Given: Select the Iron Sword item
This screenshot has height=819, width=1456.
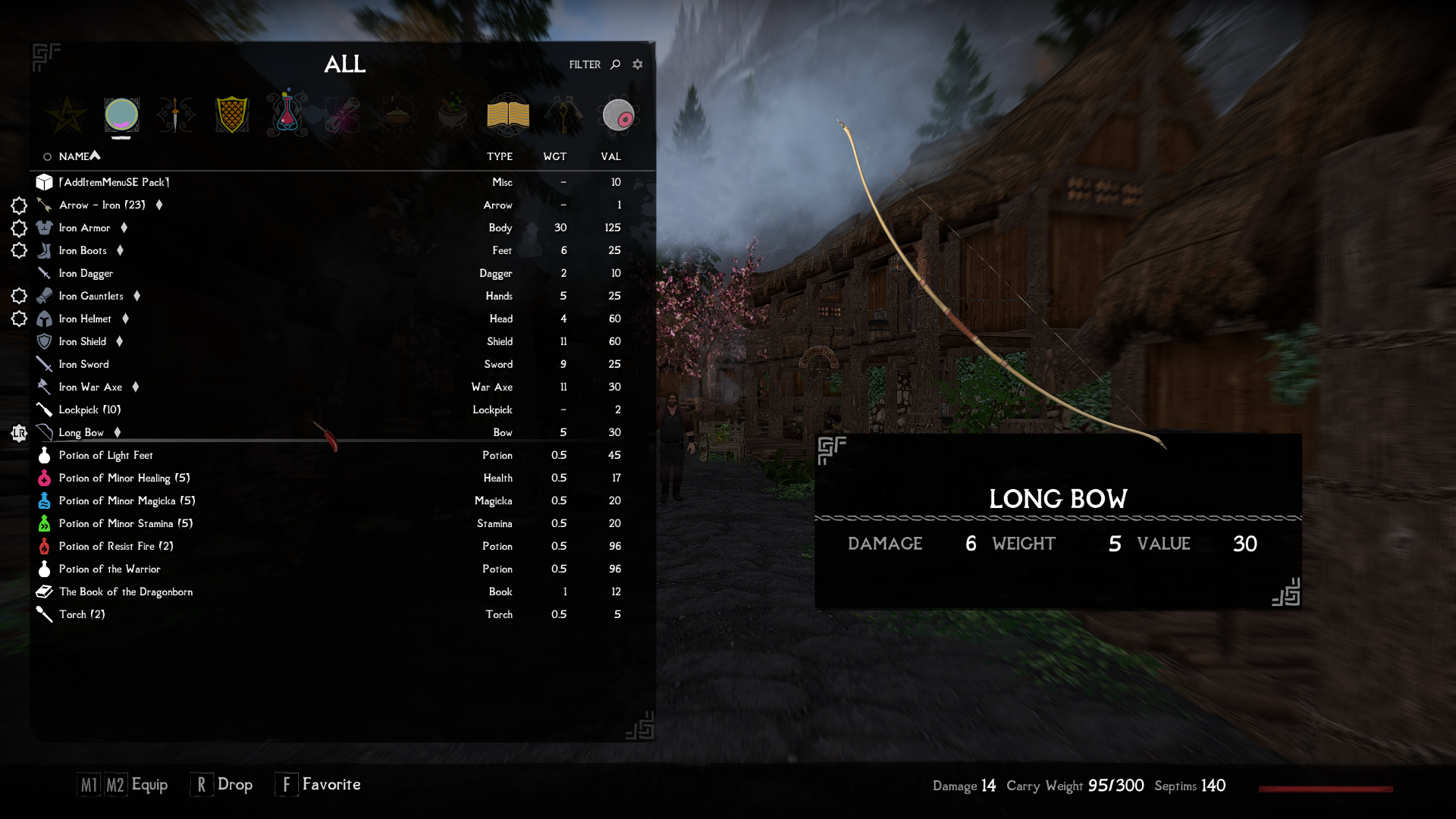Looking at the screenshot, I should tap(82, 364).
